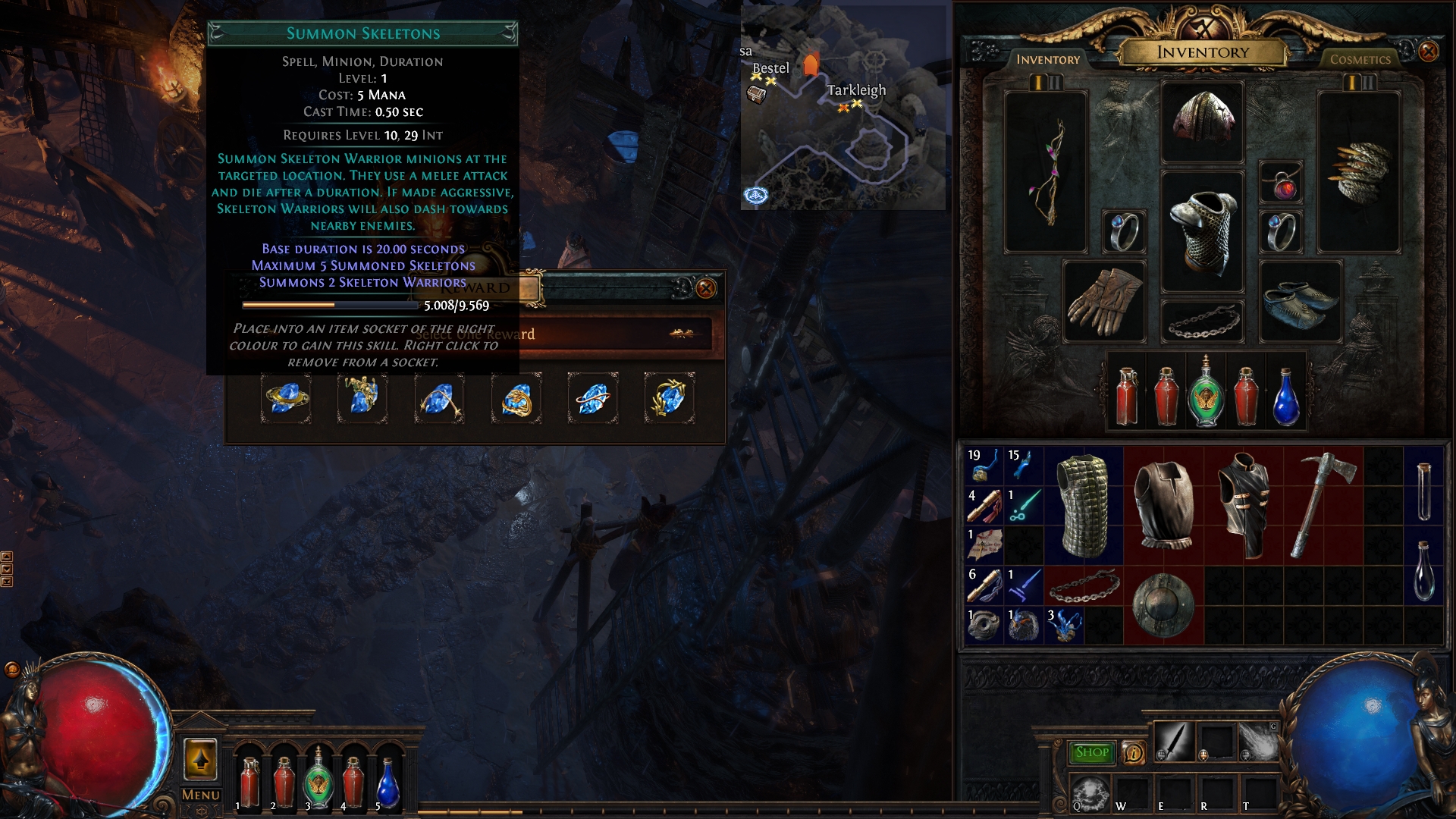This screenshot has height=819, width=1456.
Task: Close the quest reward window
Action: point(706,288)
